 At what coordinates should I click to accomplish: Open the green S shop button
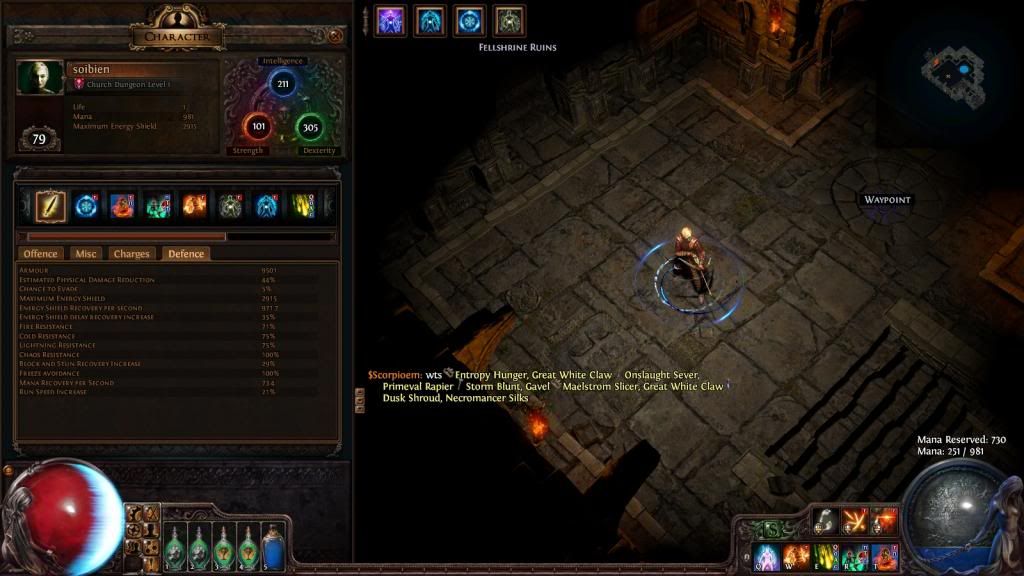(x=771, y=528)
